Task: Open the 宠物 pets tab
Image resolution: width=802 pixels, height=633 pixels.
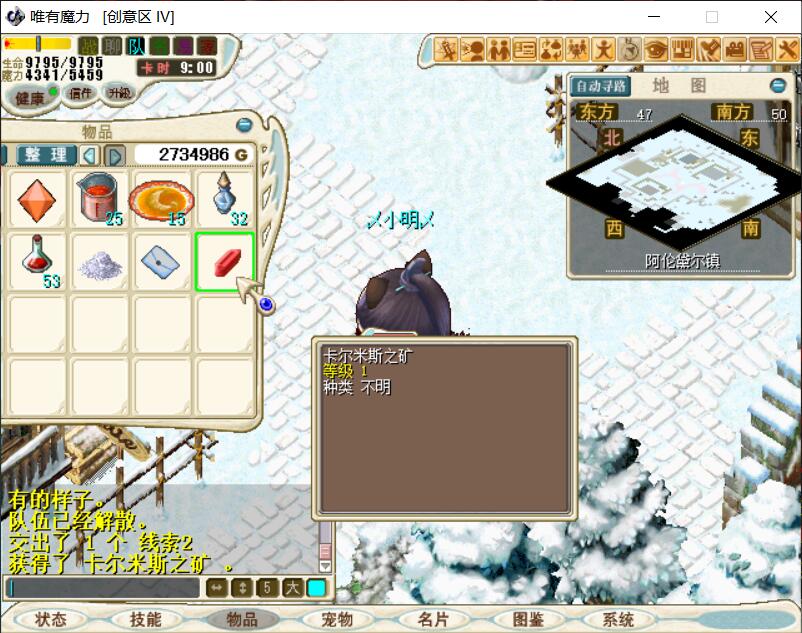Action: pyautogui.click(x=337, y=619)
